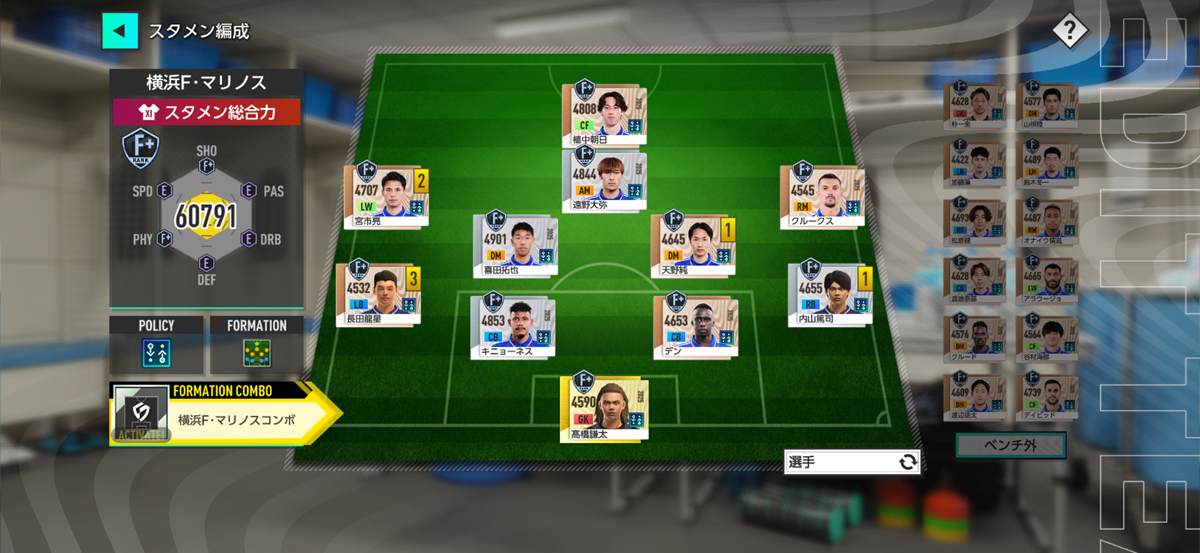Show スタメン総合力 starting lineup details
Image resolution: width=1200 pixels, height=553 pixels.
click(207, 112)
